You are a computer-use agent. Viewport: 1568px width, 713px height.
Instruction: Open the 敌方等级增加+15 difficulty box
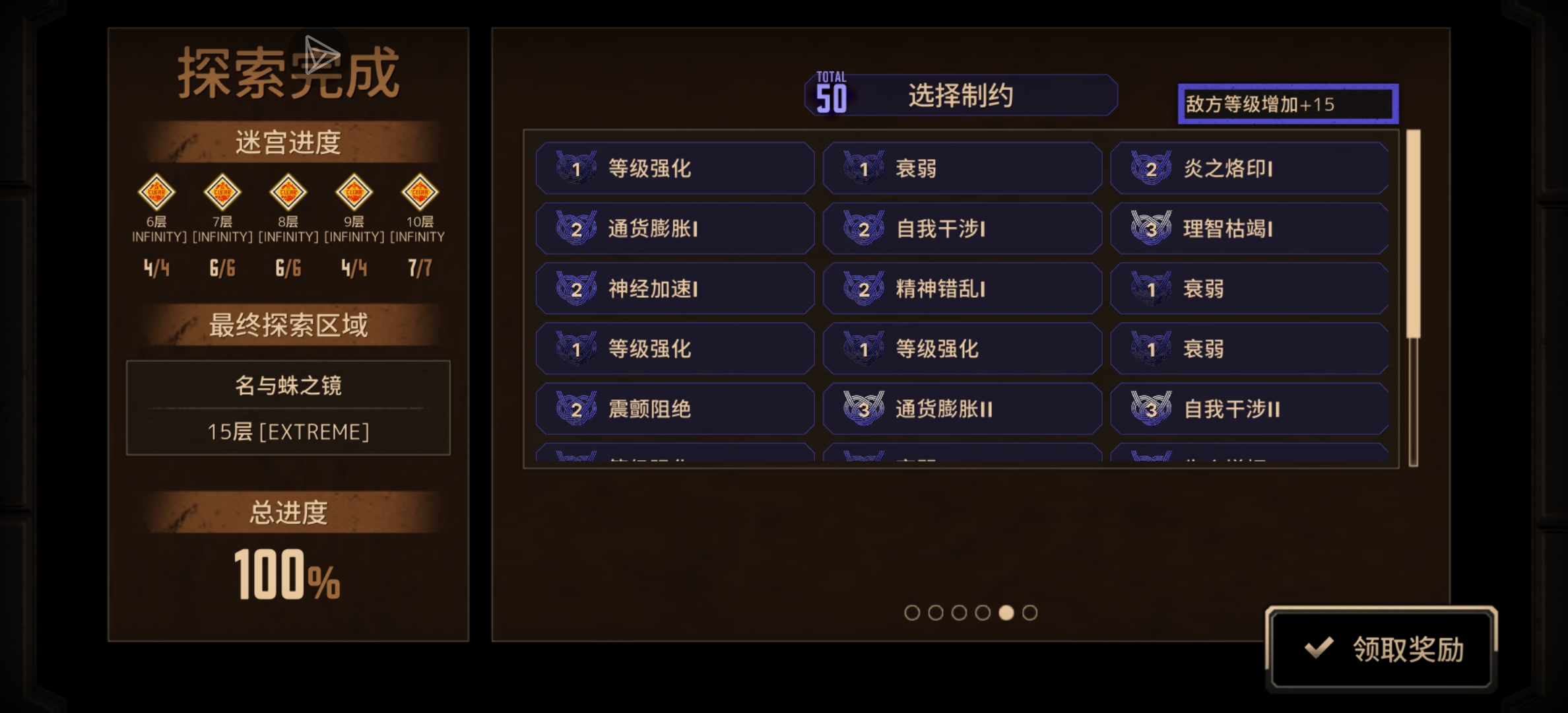(x=1287, y=103)
